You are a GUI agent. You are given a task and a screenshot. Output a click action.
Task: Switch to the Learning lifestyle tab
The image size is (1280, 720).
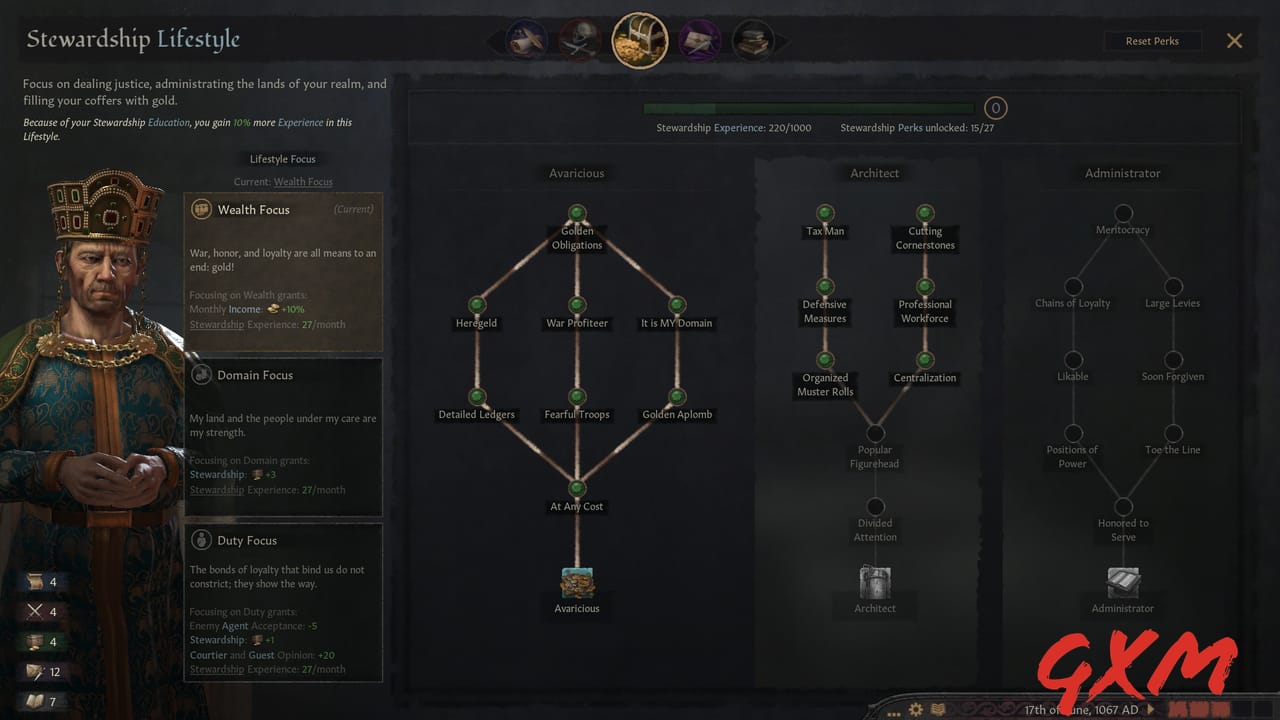[x=753, y=40]
